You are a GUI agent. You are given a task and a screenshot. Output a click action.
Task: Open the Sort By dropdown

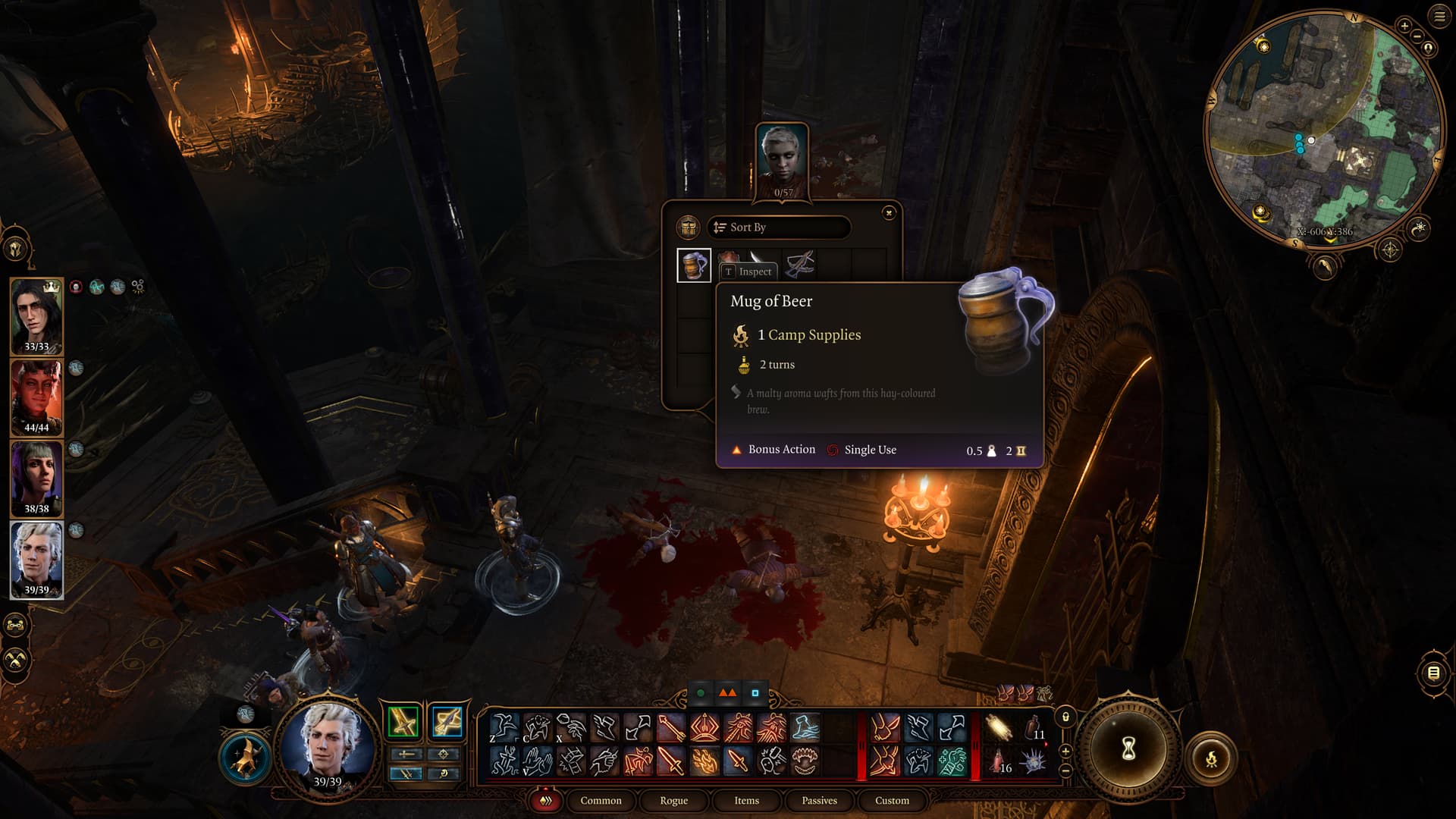[779, 227]
